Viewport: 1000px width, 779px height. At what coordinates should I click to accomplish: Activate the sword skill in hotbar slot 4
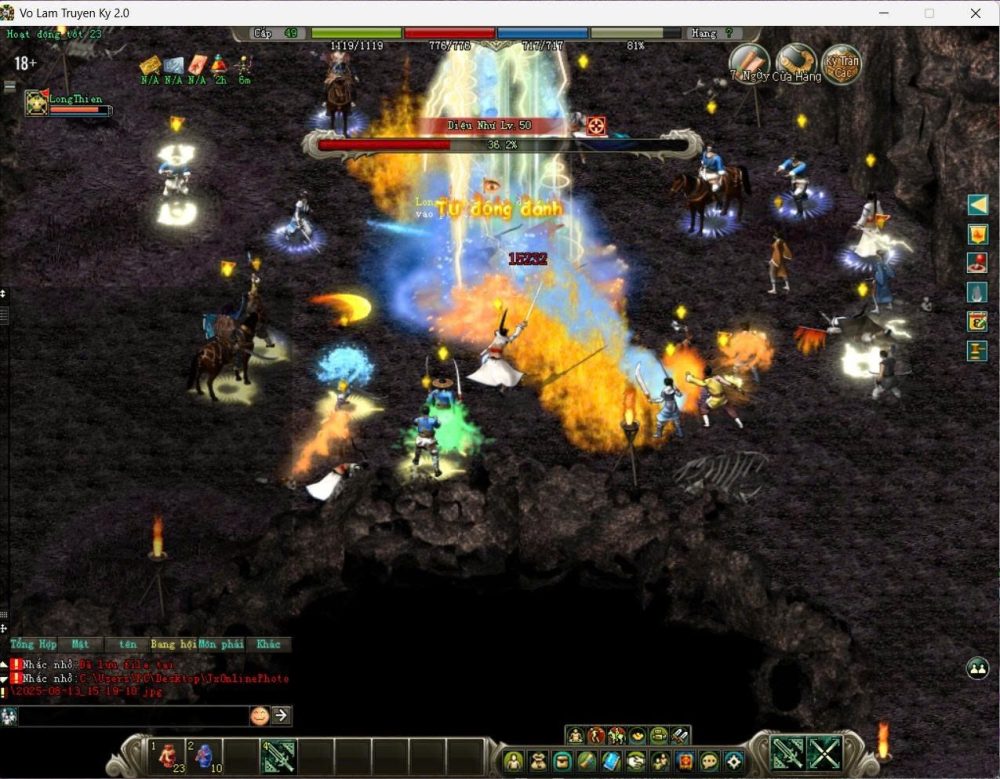pyautogui.click(x=277, y=756)
